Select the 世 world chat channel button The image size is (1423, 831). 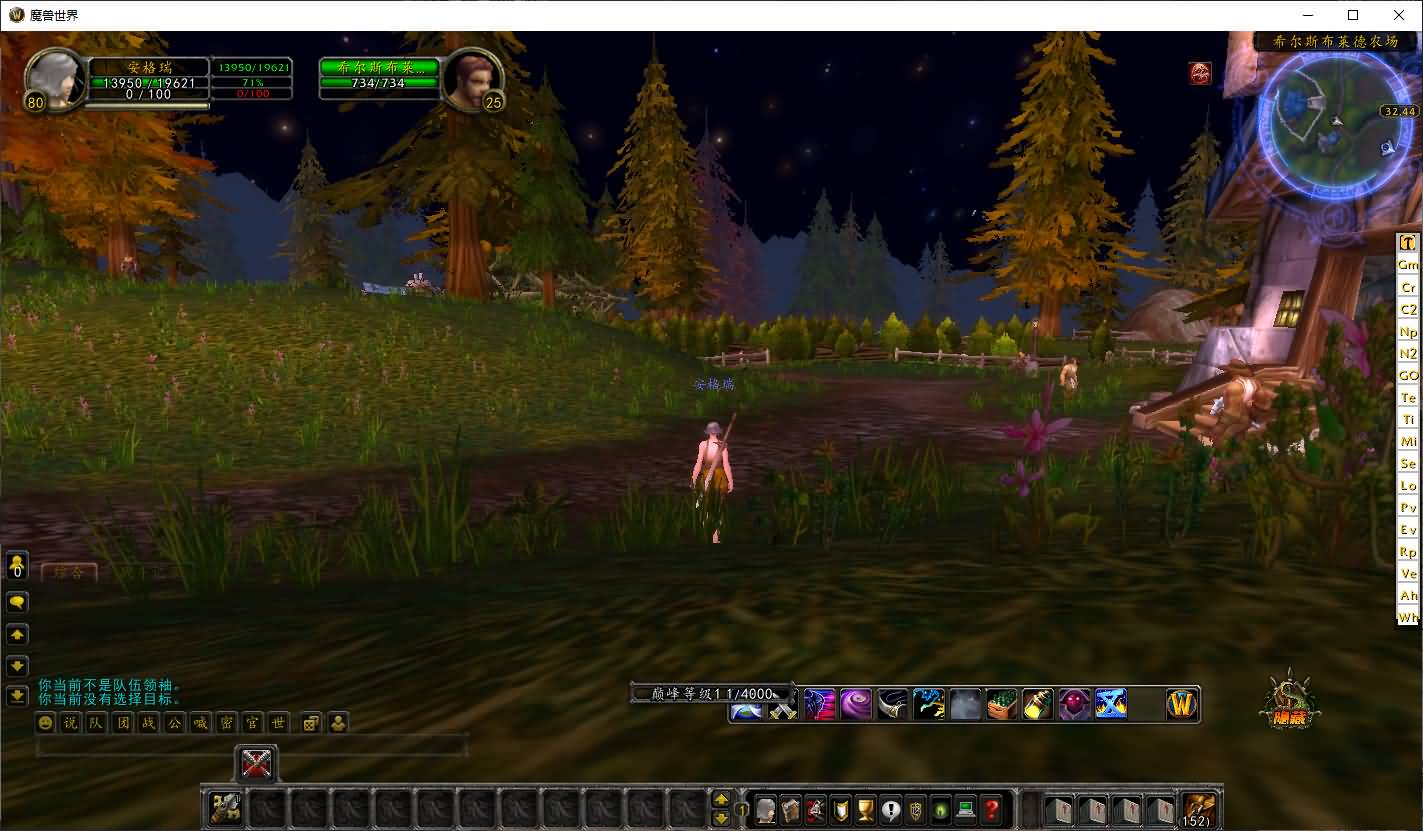(278, 723)
